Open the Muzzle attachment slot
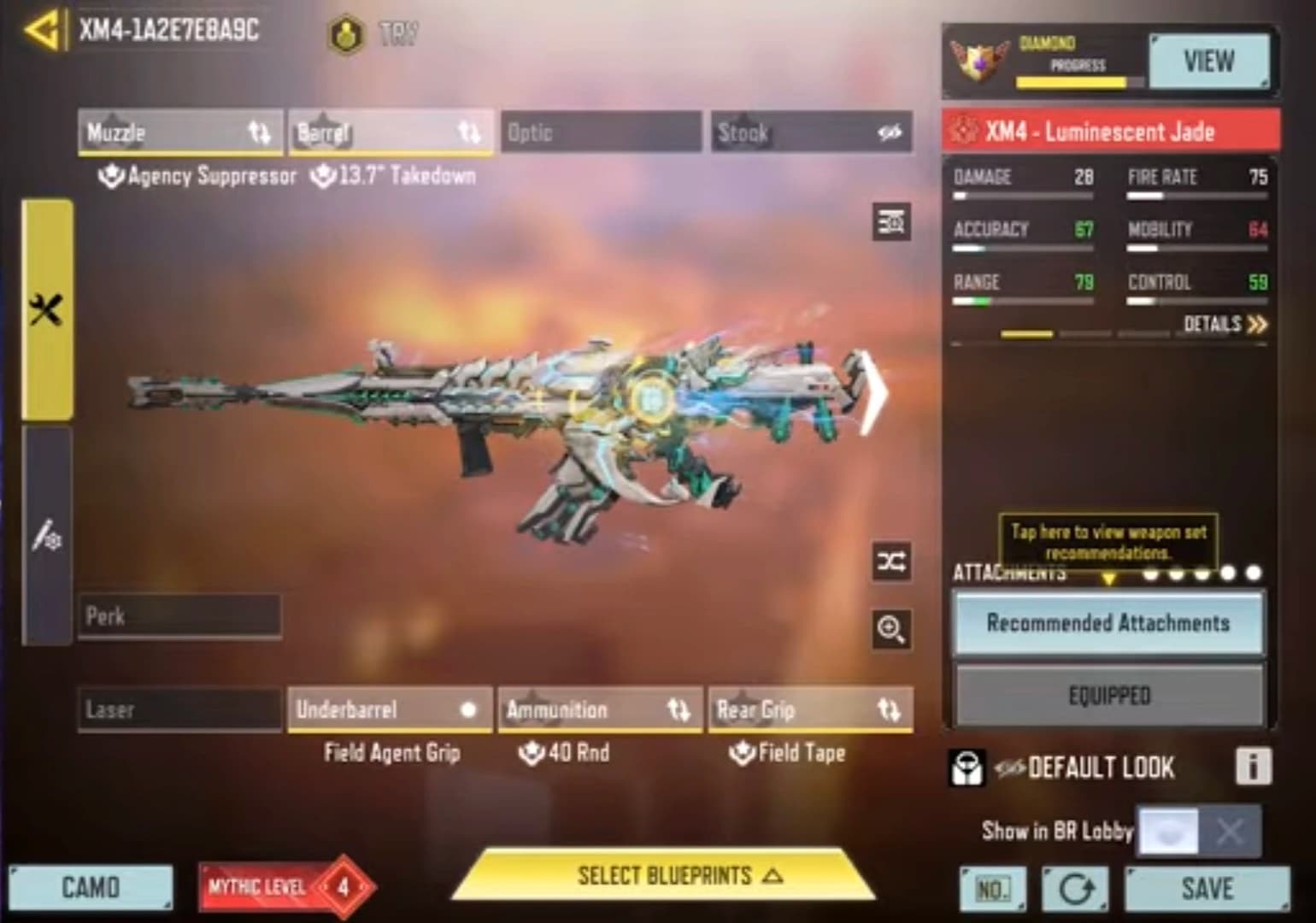 pyautogui.click(x=179, y=132)
